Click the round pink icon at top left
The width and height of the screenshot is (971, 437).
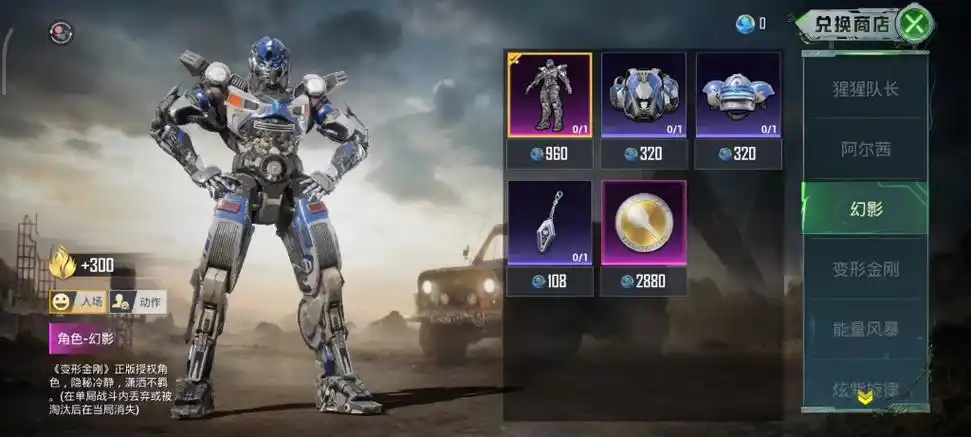[61, 32]
